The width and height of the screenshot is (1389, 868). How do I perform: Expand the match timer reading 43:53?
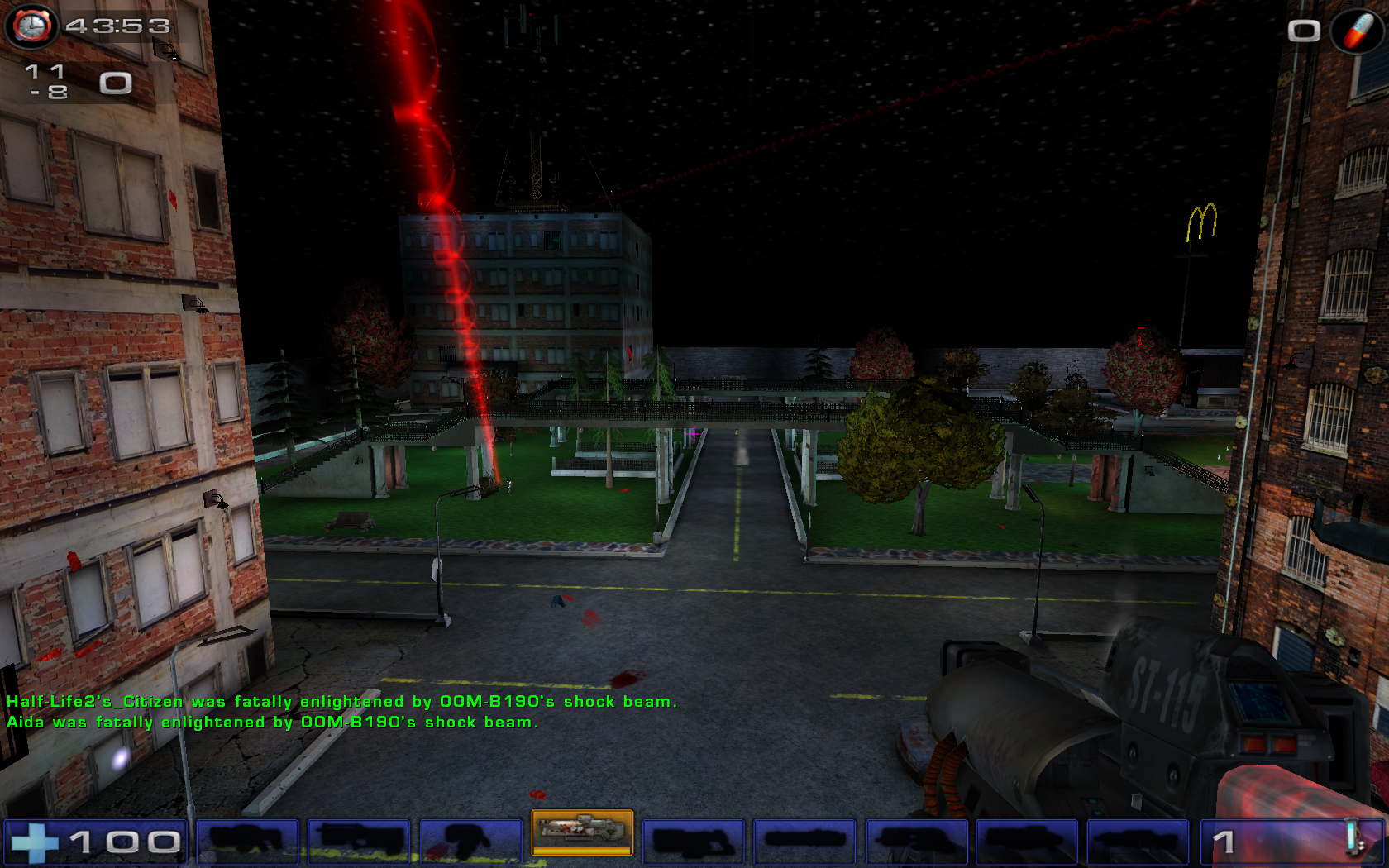pos(116,25)
